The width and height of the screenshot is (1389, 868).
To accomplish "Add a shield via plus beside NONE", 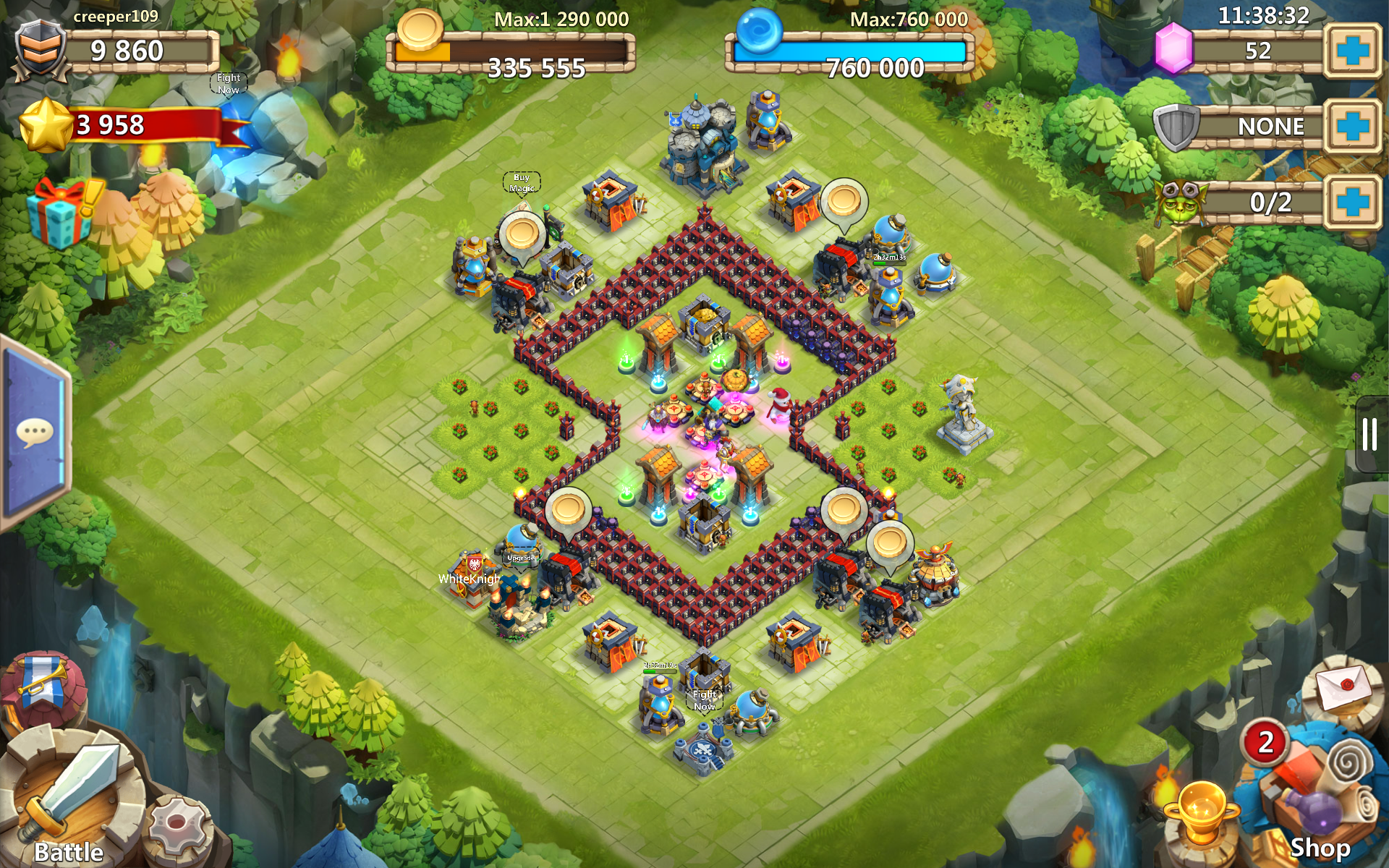I will 1352,127.
